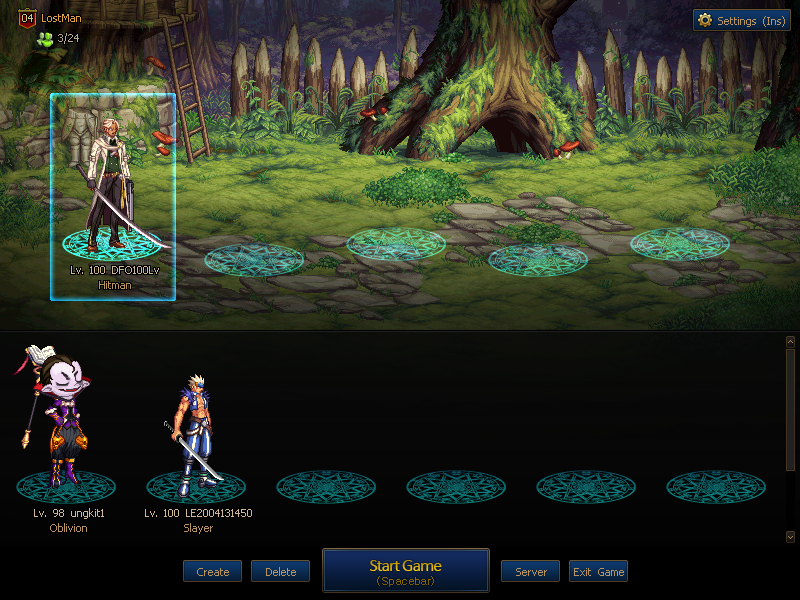This screenshot has width=800, height=600.
Task: Delete the selected character
Action: click(x=280, y=572)
